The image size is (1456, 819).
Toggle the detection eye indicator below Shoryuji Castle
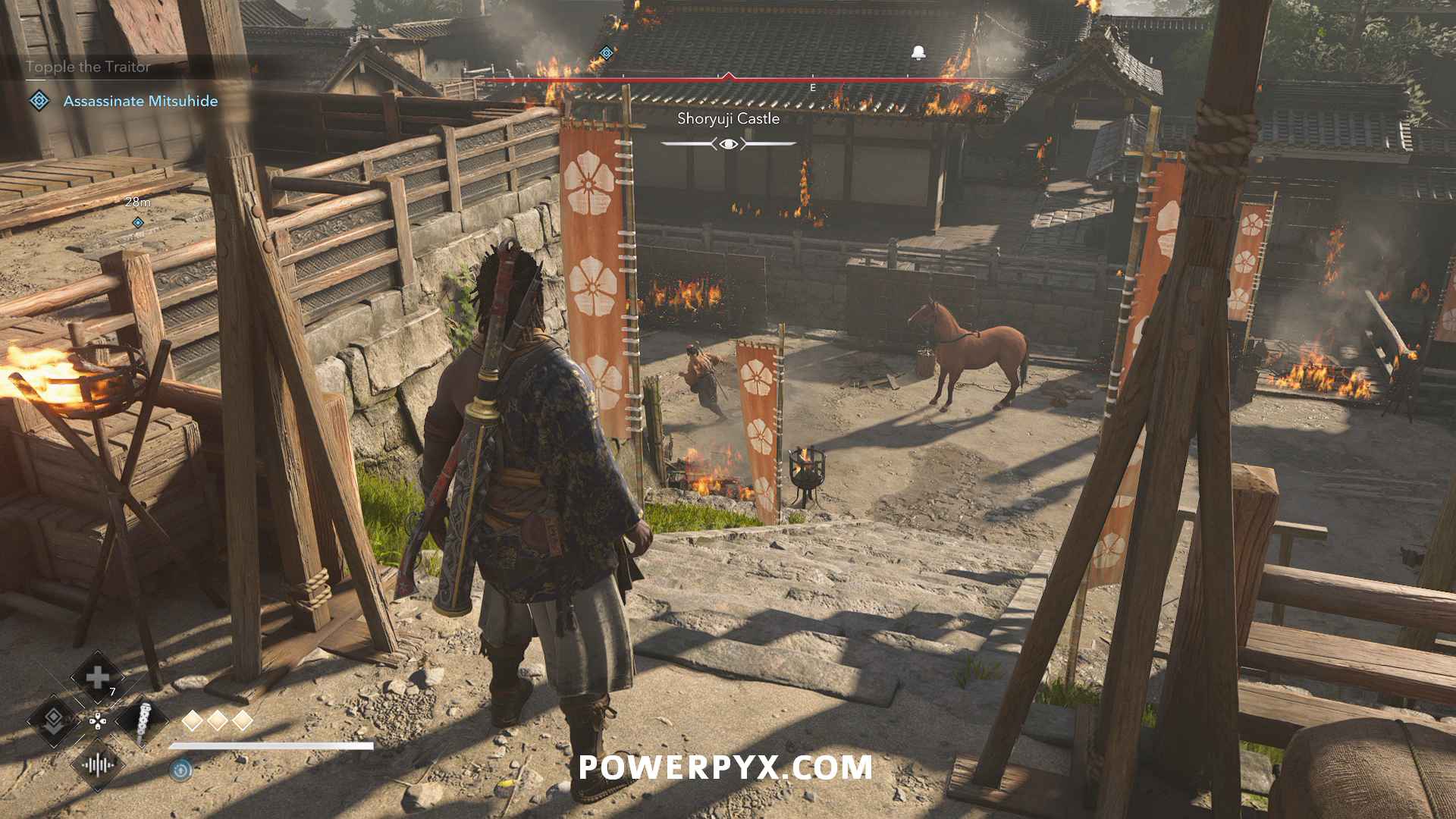click(x=728, y=143)
